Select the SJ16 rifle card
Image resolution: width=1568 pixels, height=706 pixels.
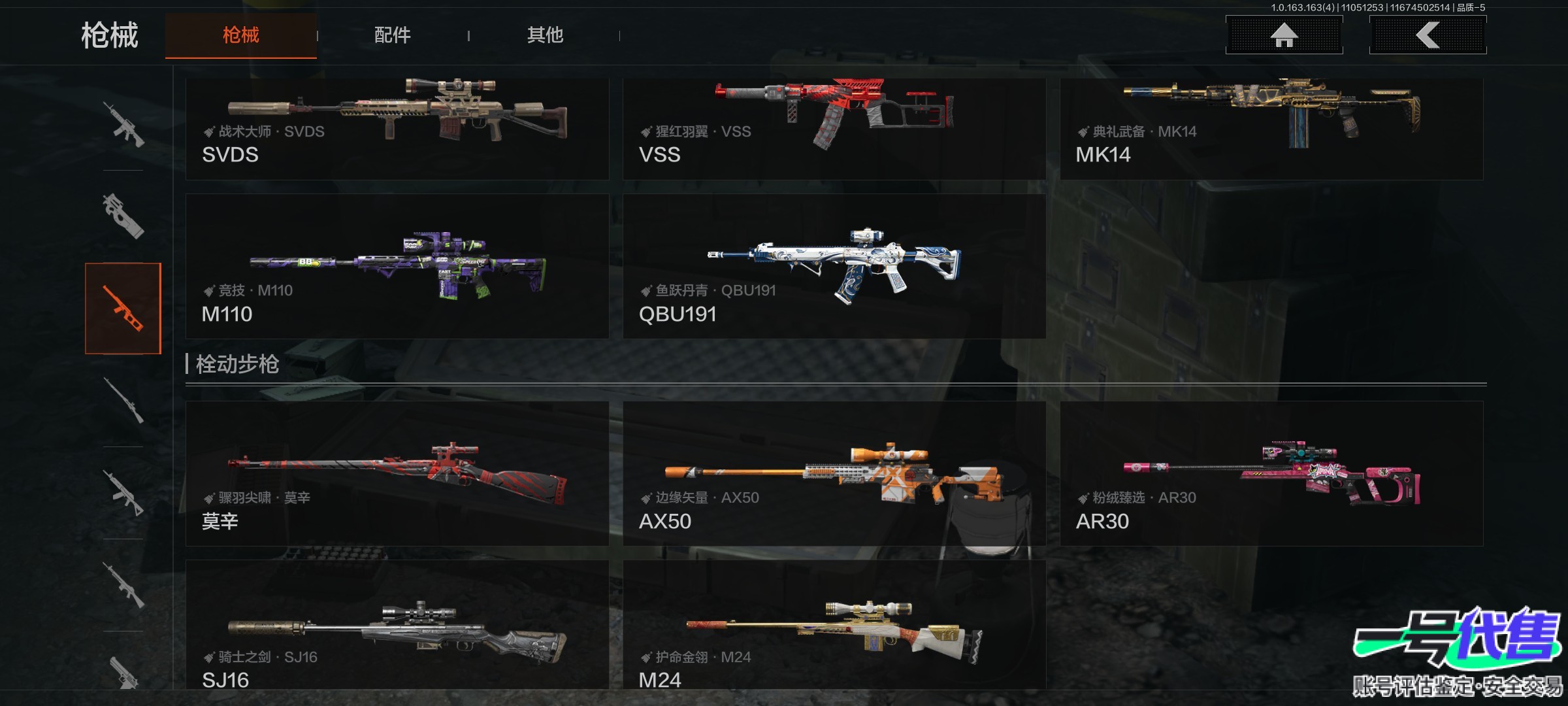[397, 624]
